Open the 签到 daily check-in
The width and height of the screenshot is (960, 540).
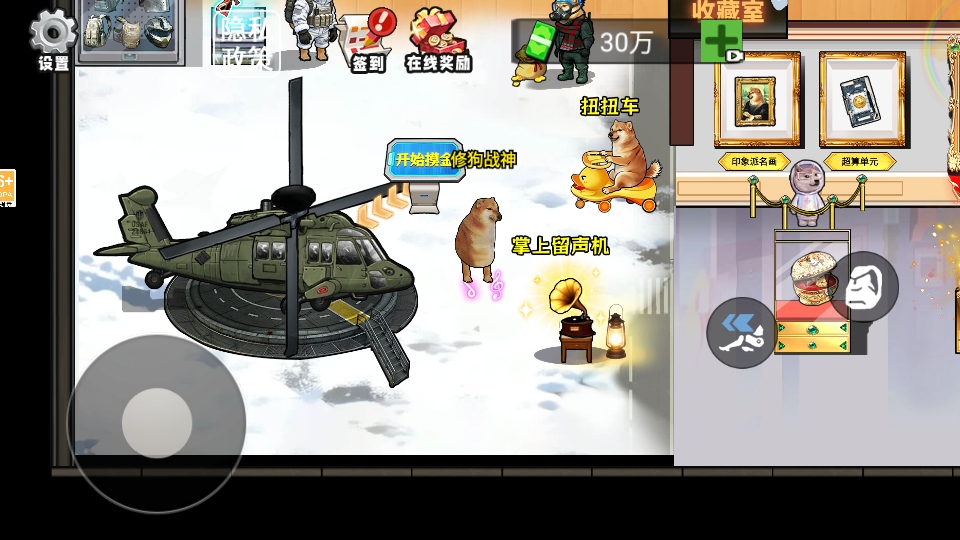coord(368,41)
